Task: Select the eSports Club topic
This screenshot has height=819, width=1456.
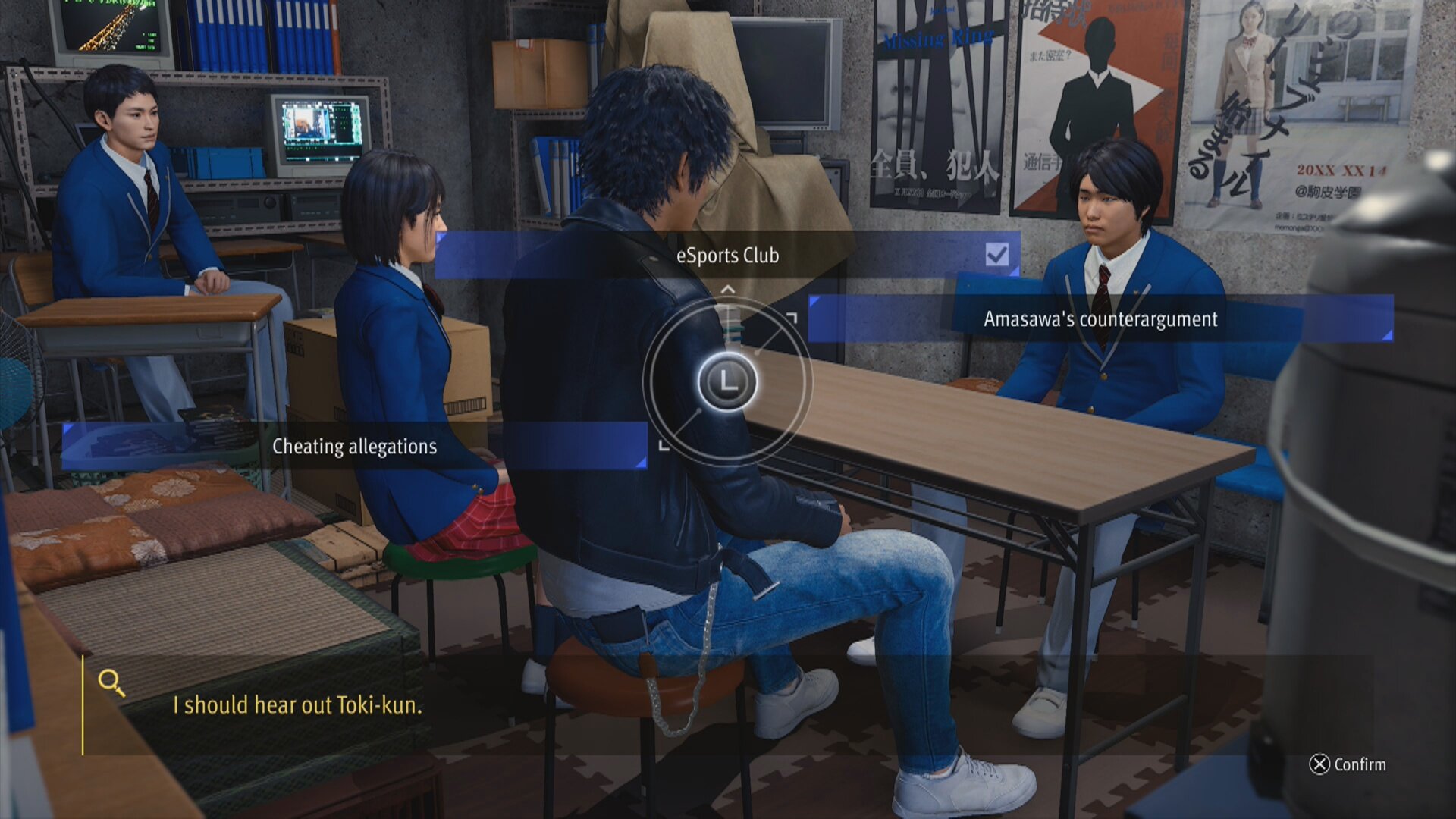Action: coord(727,256)
